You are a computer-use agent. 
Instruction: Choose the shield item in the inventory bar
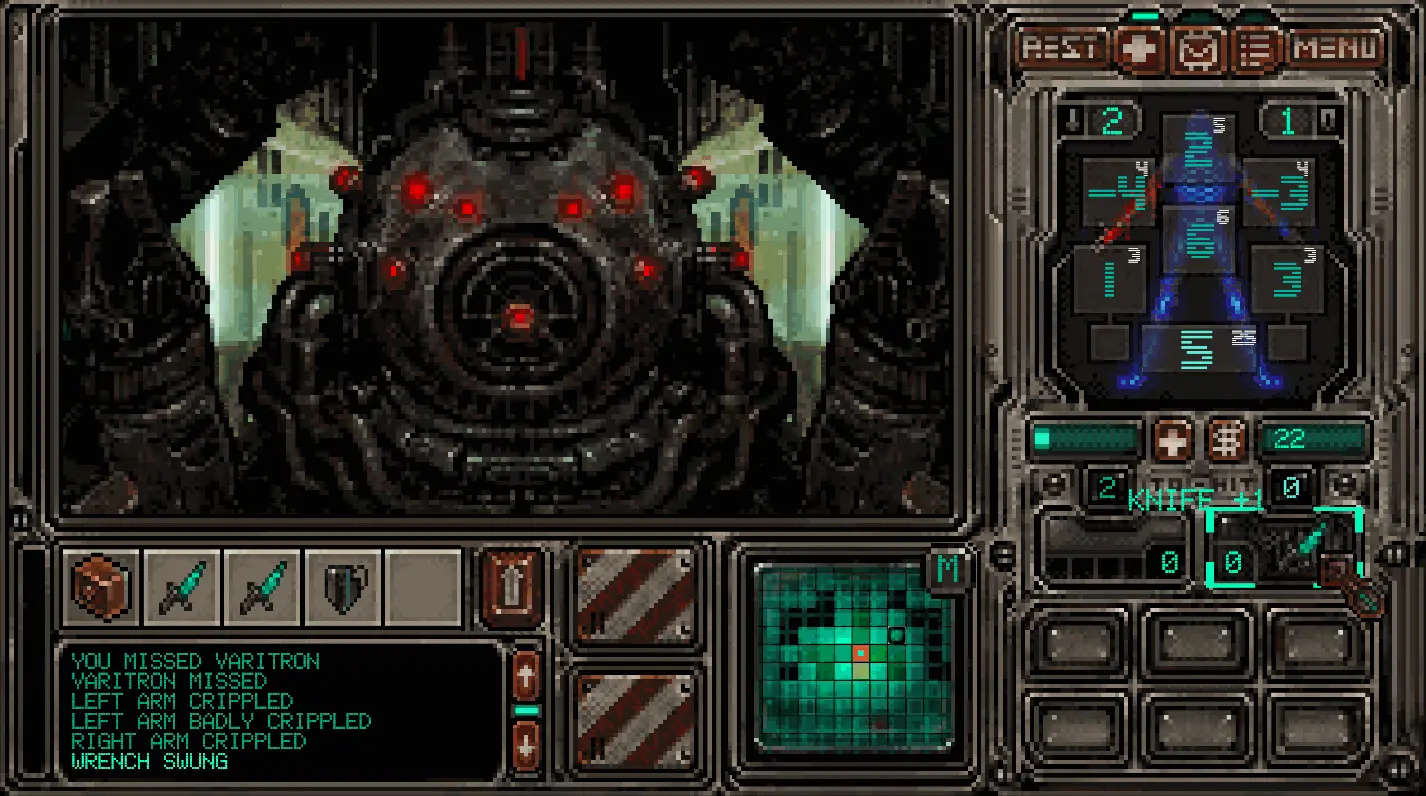tap(343, 587)
